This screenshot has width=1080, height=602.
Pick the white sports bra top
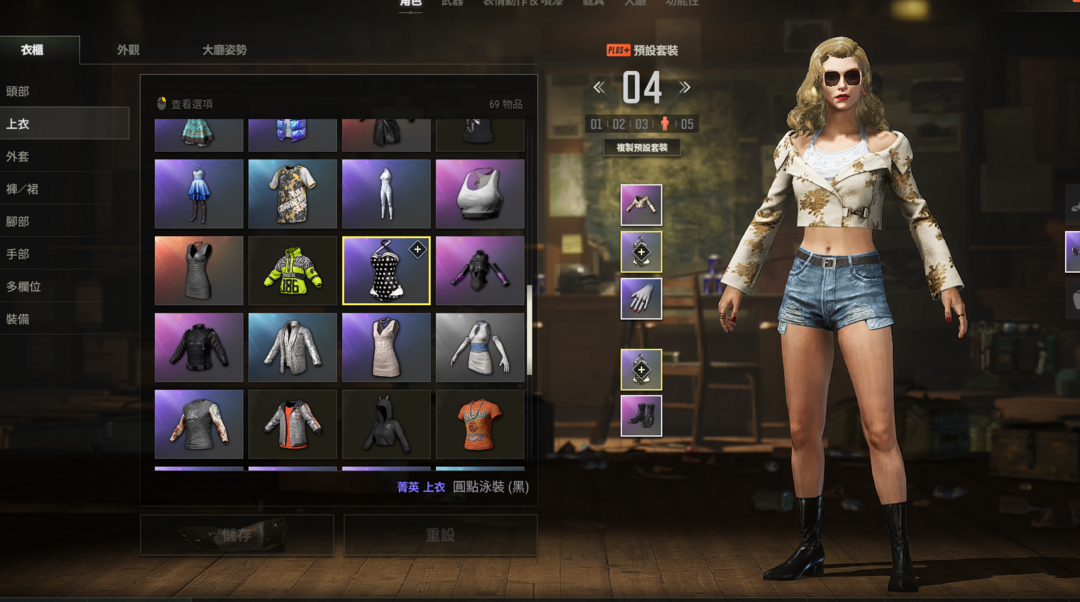click(480, 194)
